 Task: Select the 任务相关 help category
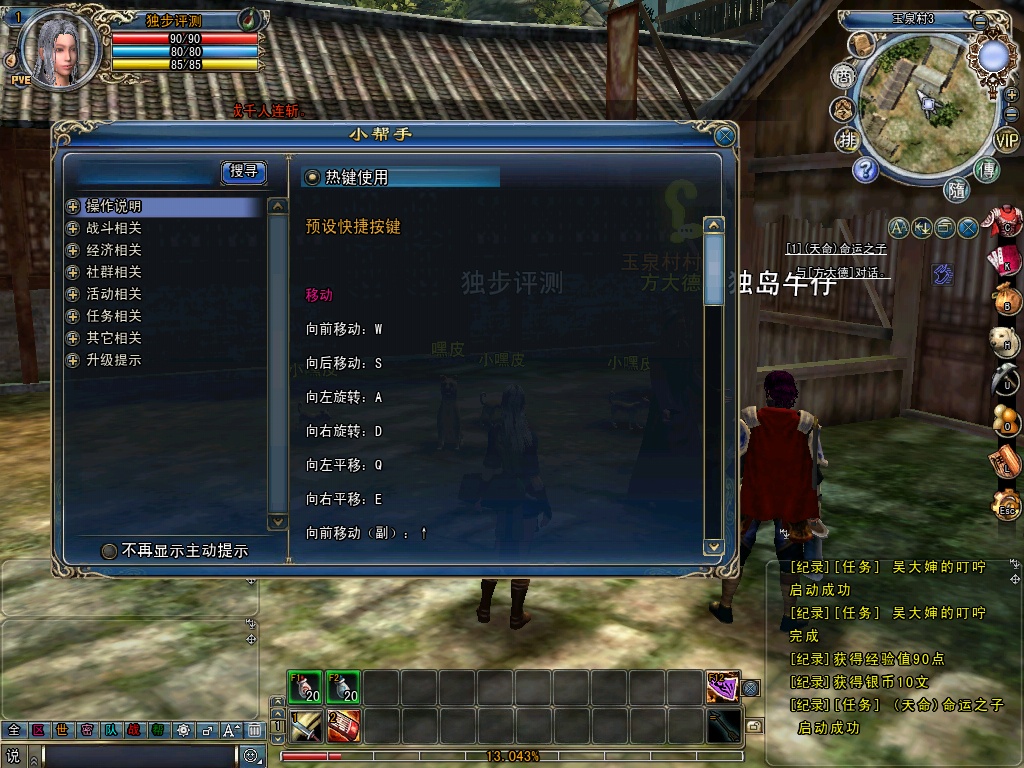click(x=113, y=316)
